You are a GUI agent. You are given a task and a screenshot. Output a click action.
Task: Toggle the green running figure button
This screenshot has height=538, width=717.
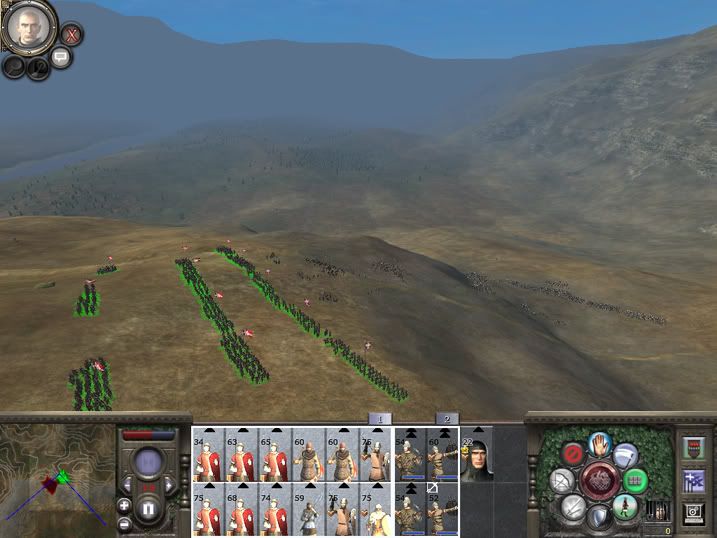[626, 507]
